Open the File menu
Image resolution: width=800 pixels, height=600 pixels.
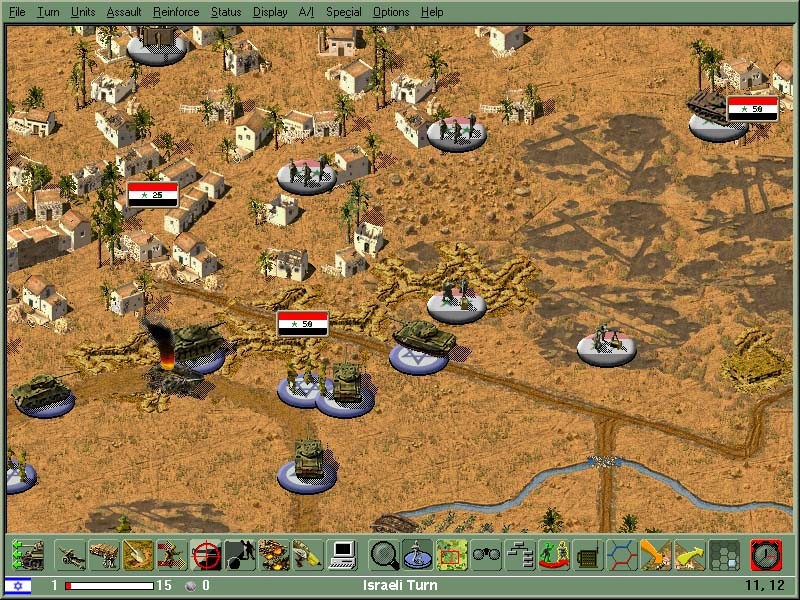tap(17, 12)
